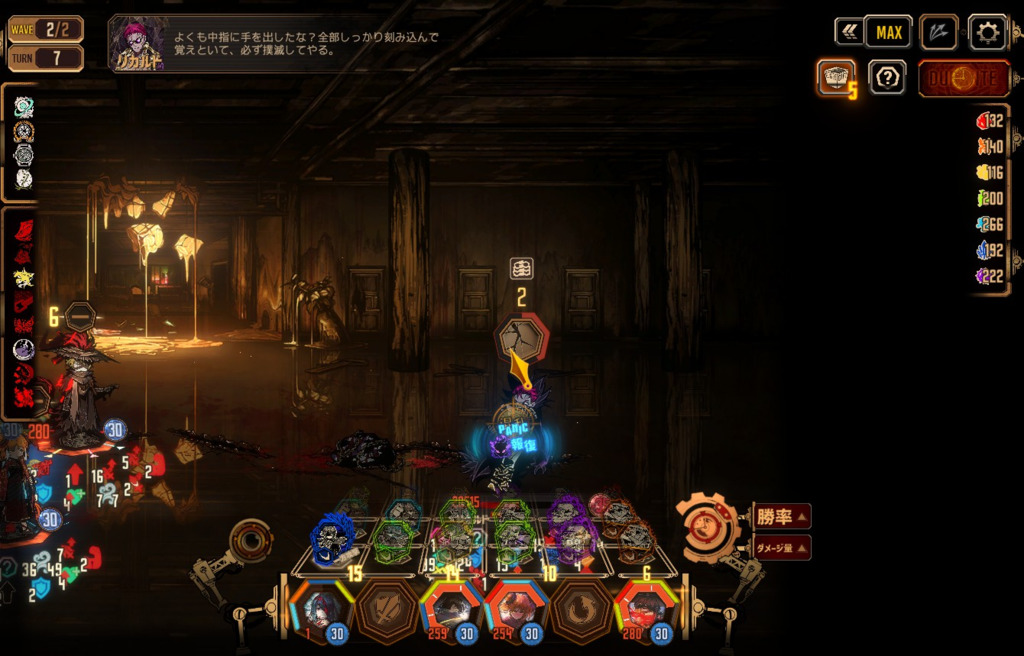
Task: Toggle the MAX battle speed button
Action: (888, 33)
